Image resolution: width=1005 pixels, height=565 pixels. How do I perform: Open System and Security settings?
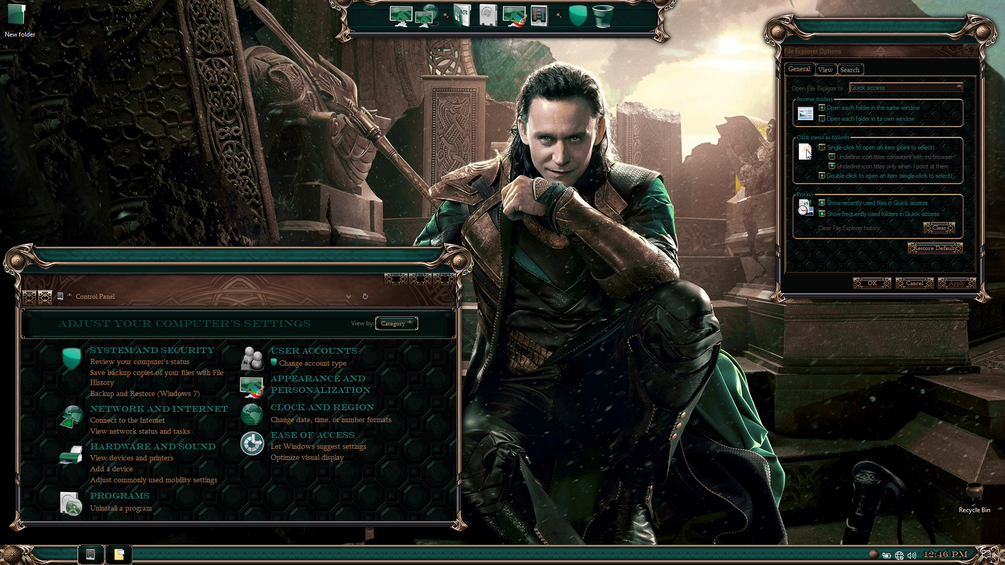pos(152,351)
